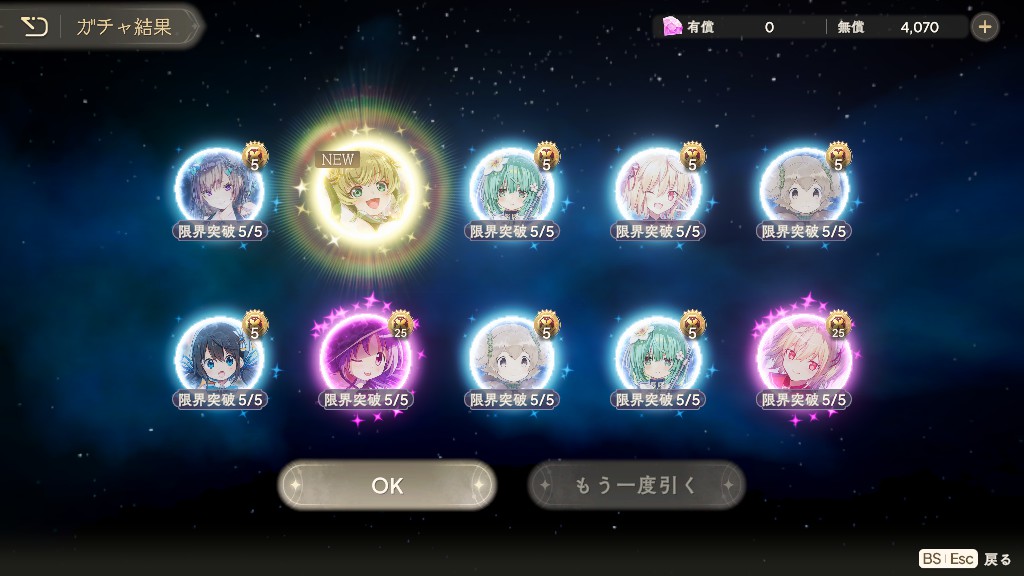Viewport: 1024px width, 576px height.
Task: Go back using the top-left arrow button
Action: pos(35,26)
